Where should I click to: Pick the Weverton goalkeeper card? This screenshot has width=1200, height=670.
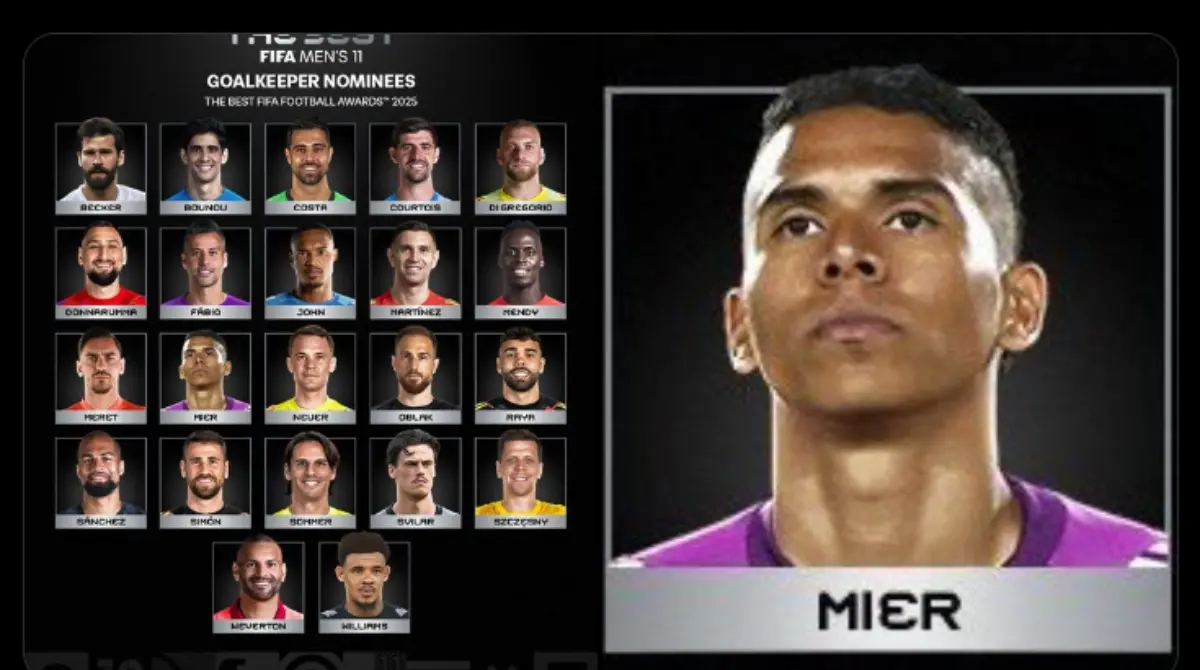coord(258,587)
